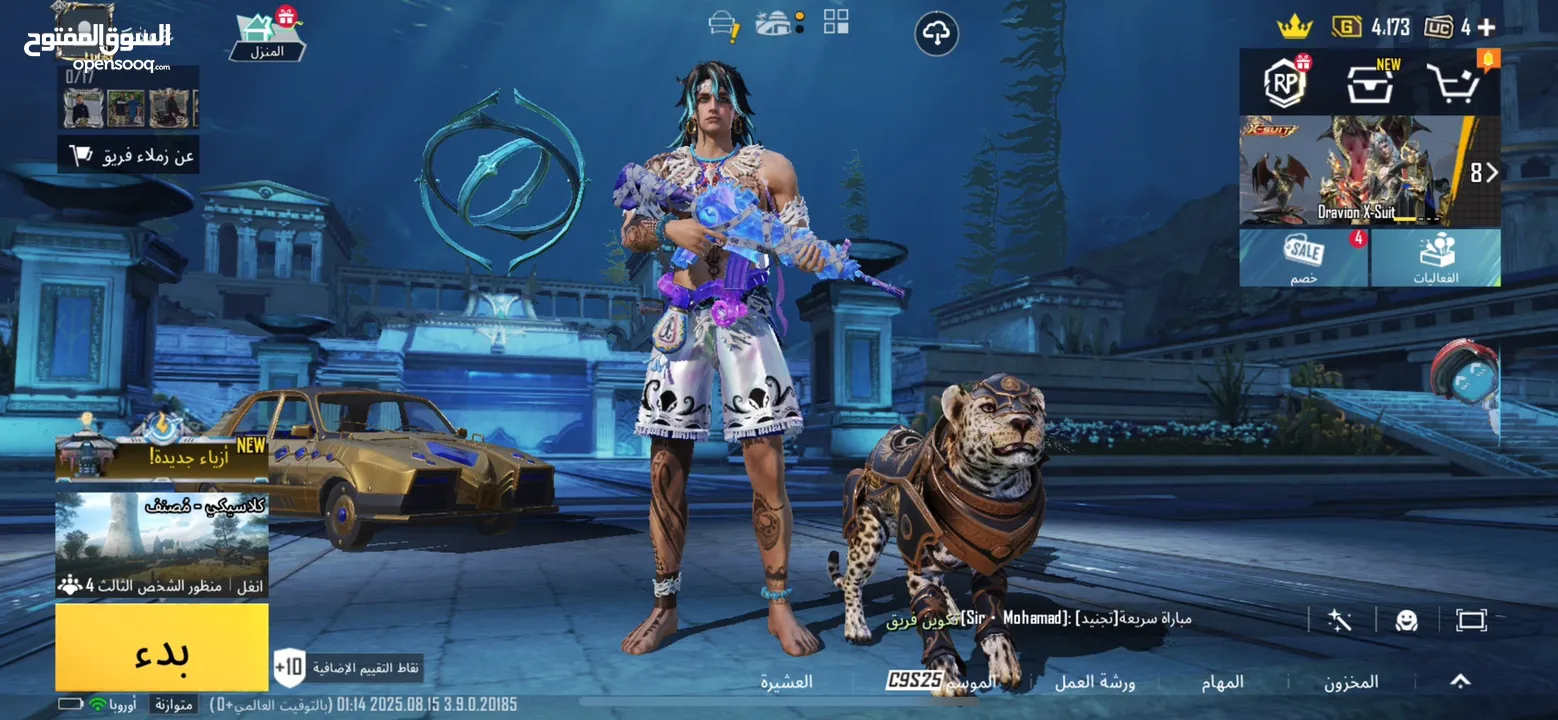The image size is (1558, 720).
Task: Open the أزياء جديدة! banner
Action: click(x=161, y=457)
